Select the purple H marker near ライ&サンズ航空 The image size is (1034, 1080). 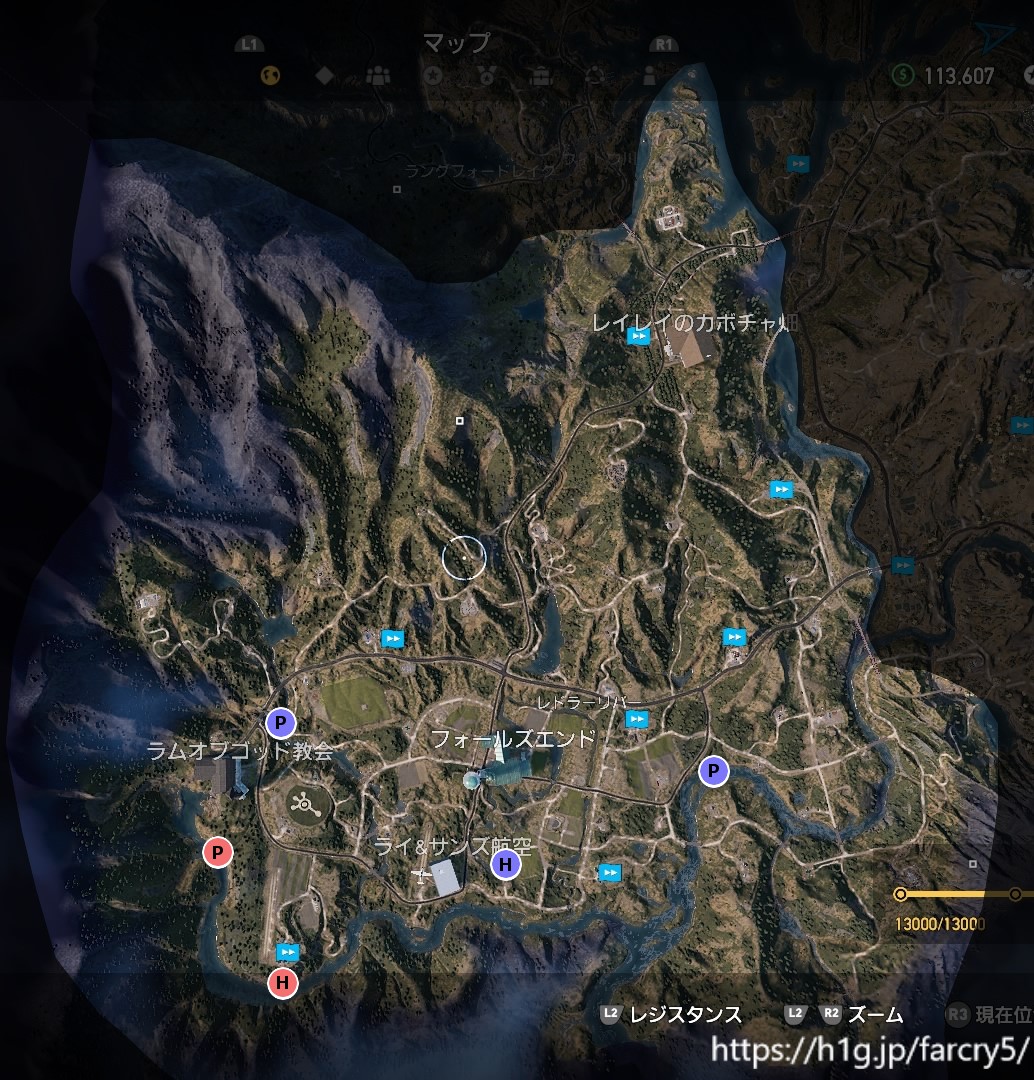[x=506, y=865]
